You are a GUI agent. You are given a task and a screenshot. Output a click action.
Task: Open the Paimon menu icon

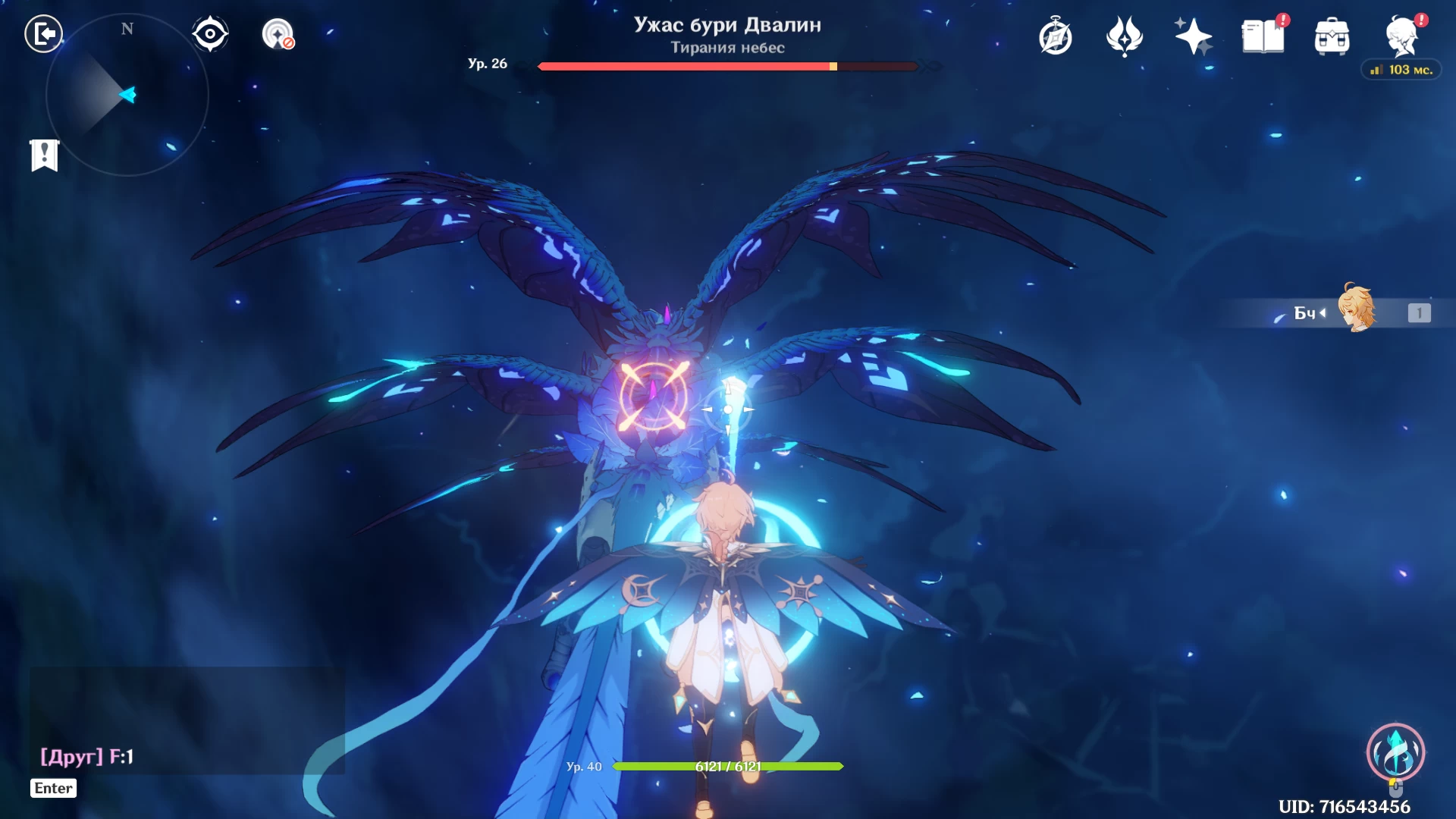1402,36
